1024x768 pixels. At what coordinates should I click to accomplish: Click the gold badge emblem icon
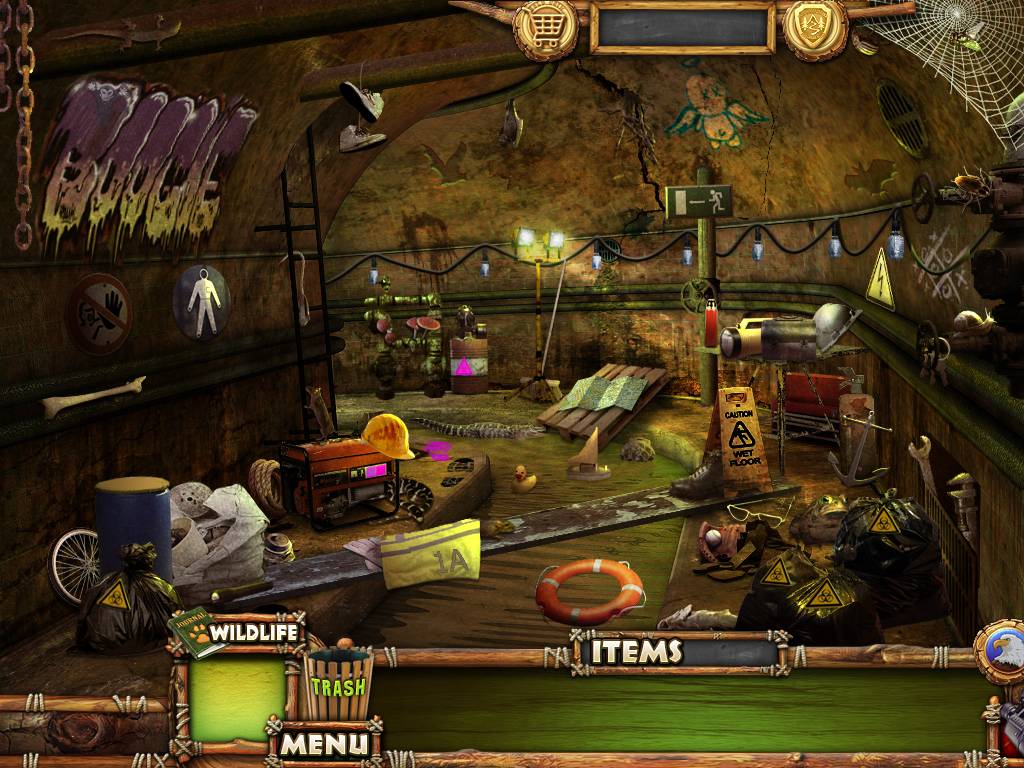[x=815, y=28]
